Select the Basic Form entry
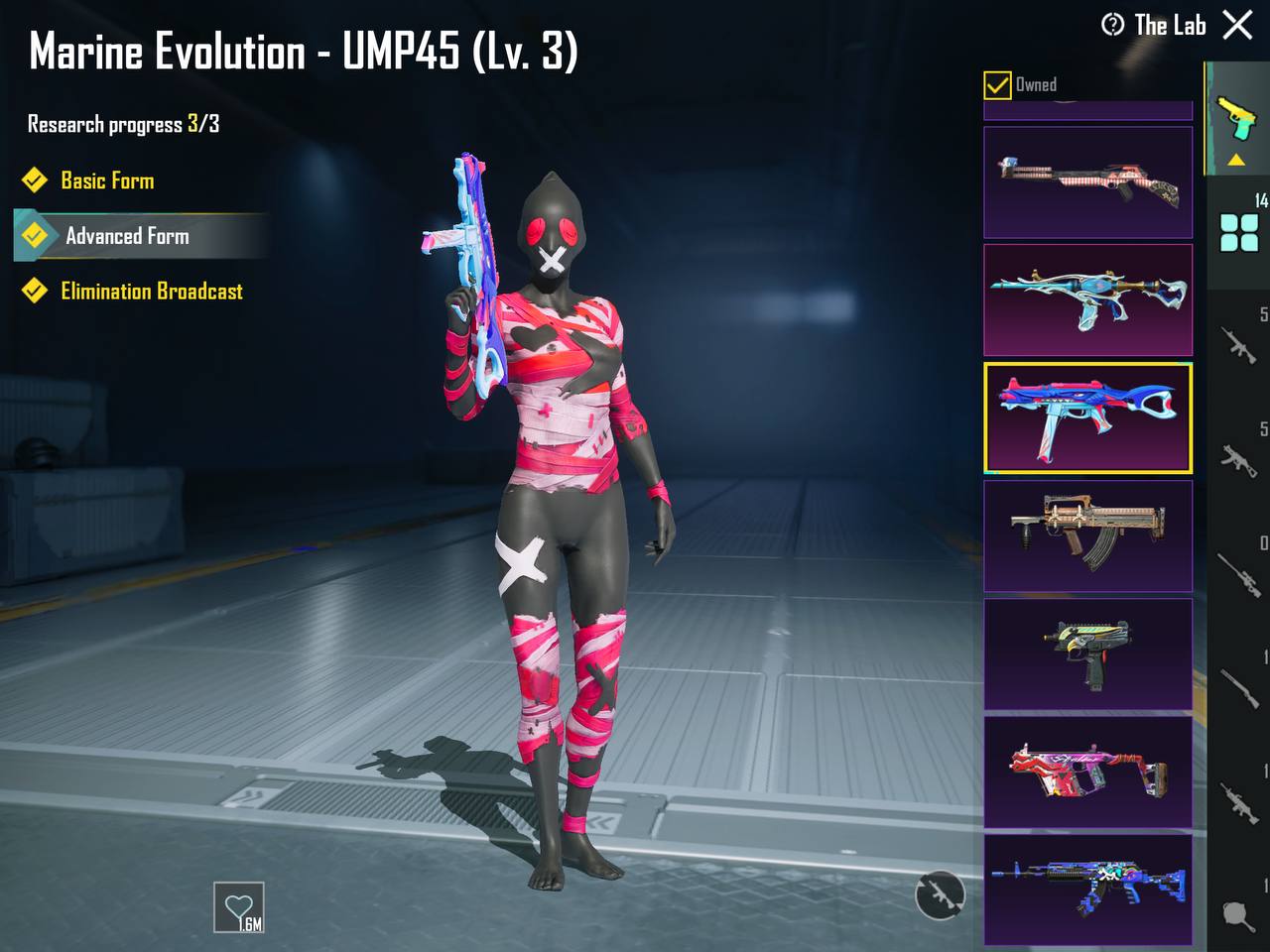The image size is (1270, 952). point(107,180)
